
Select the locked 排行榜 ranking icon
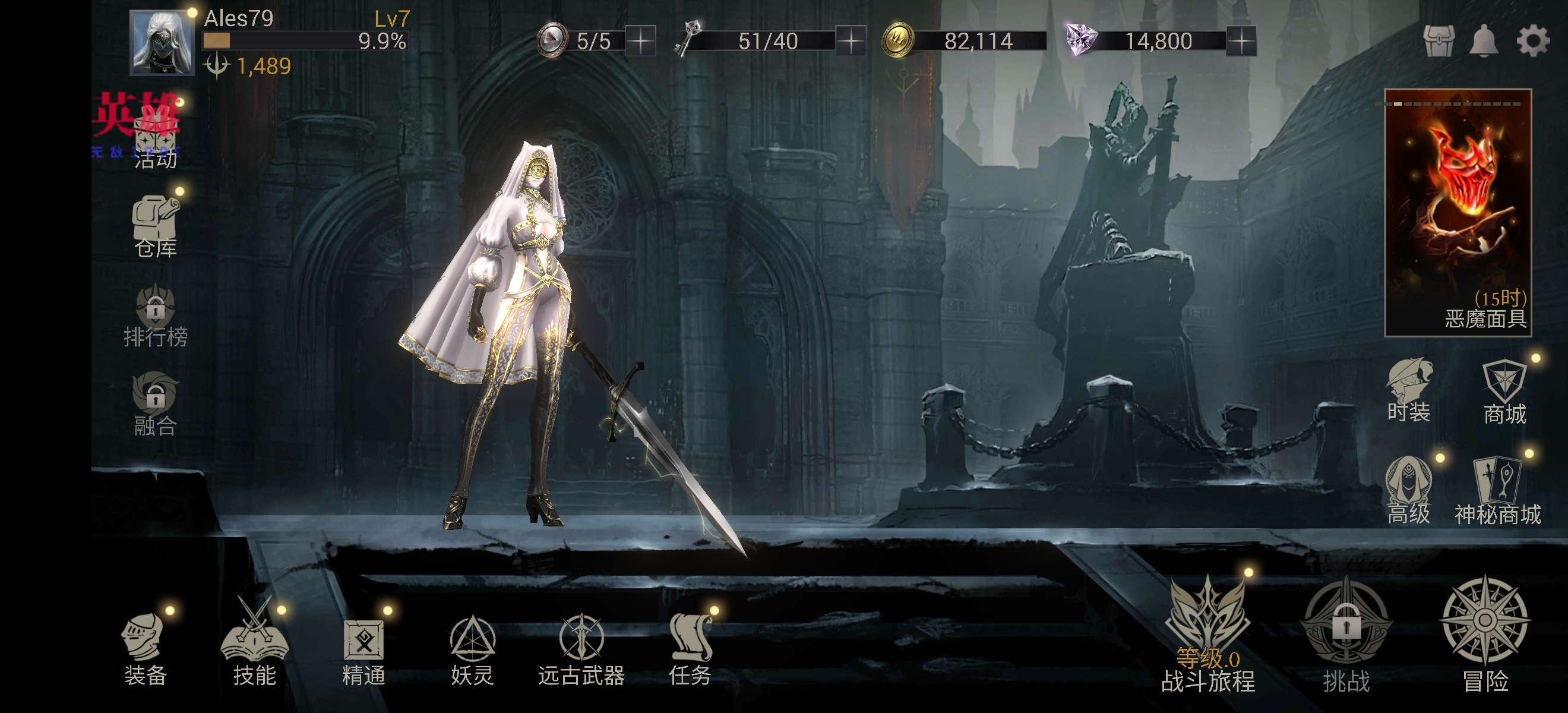[x=155, y=317]
